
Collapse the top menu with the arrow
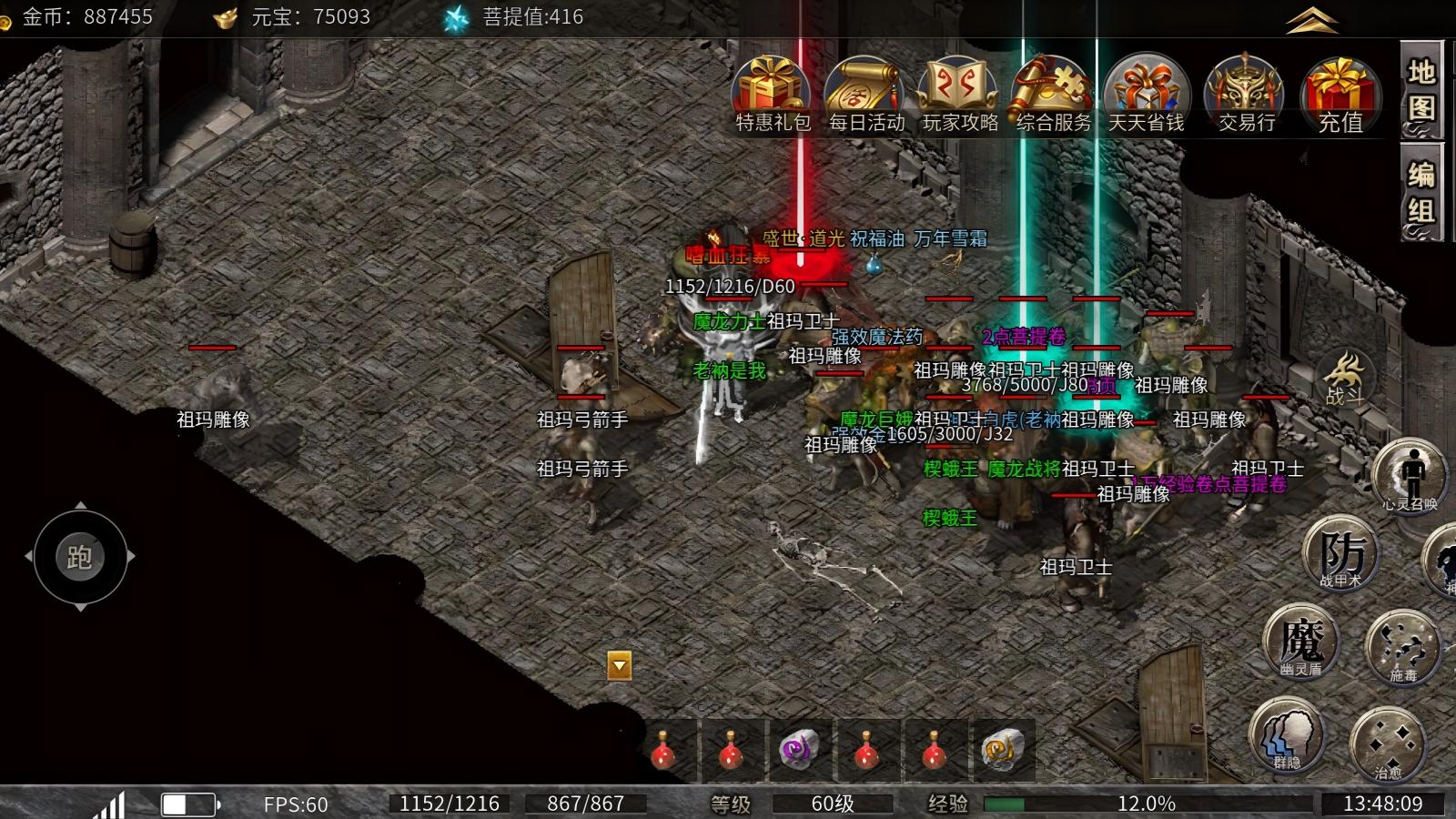pos(1311,20)
